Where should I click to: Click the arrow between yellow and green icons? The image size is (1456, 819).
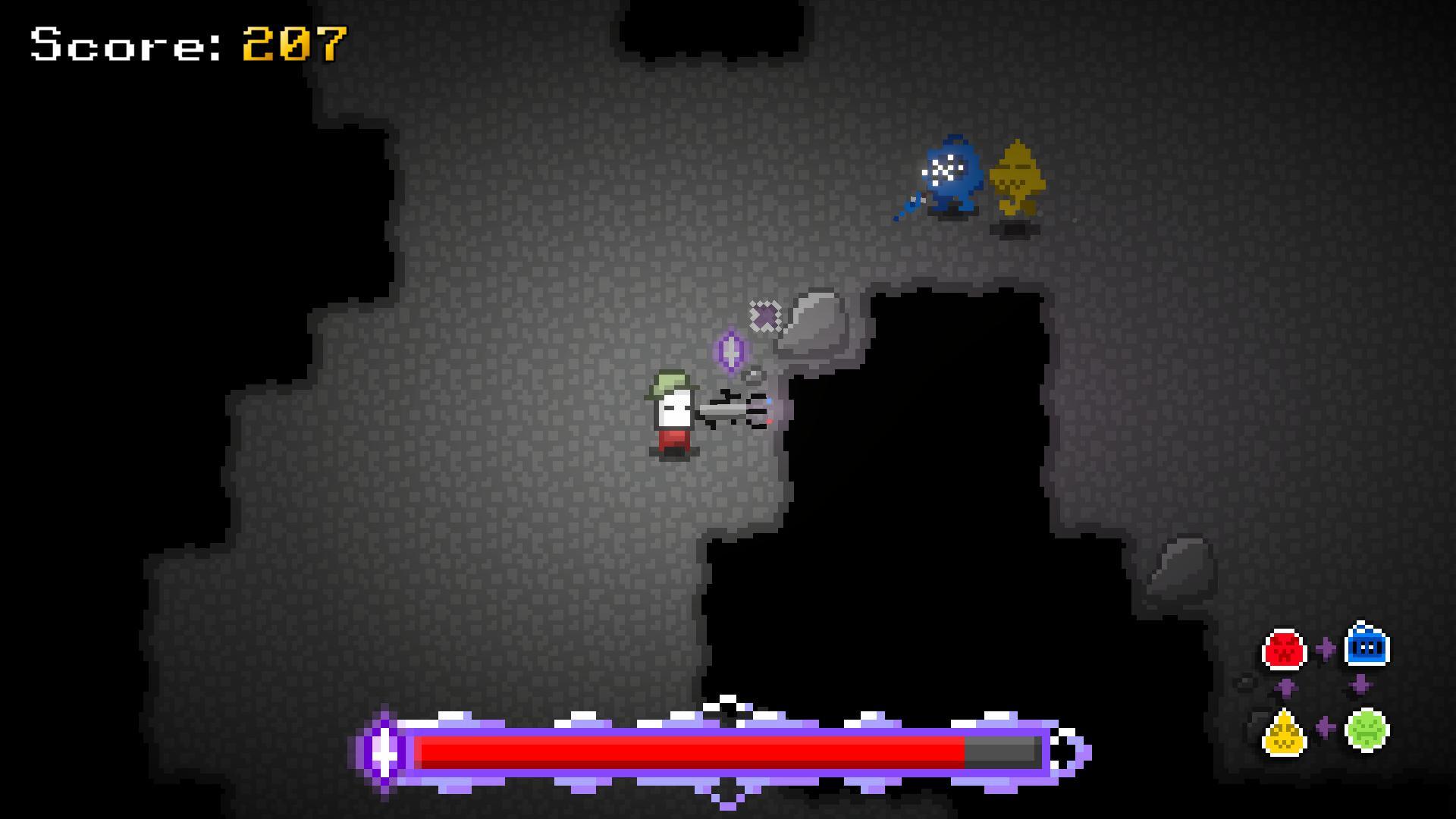click(1325, 726)
